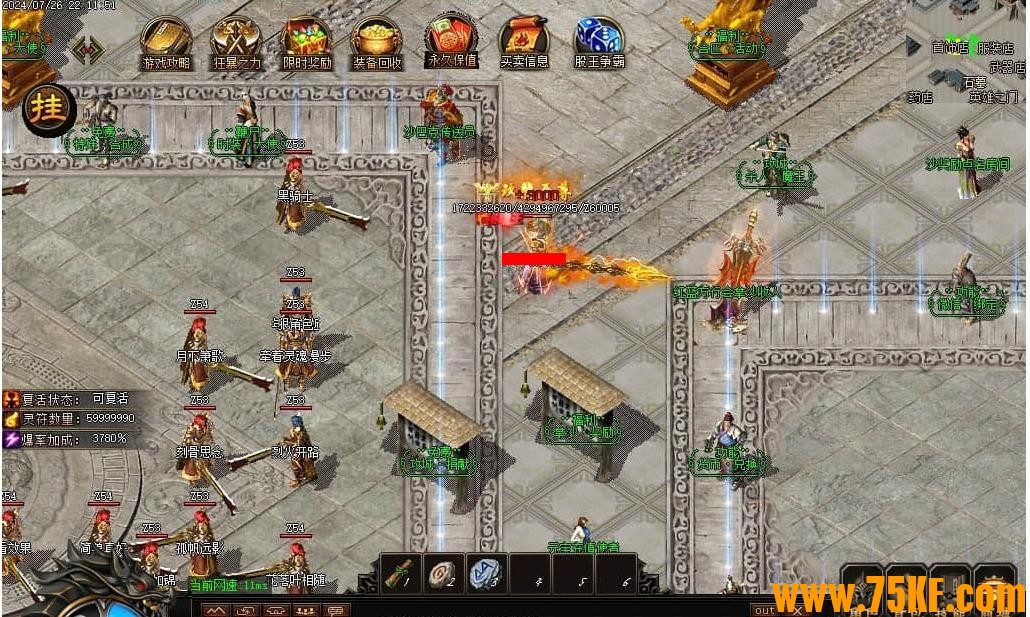Open the 限时奖励 treasure chest rewards
The image size is (1030, 617).
tap(306, 41)
